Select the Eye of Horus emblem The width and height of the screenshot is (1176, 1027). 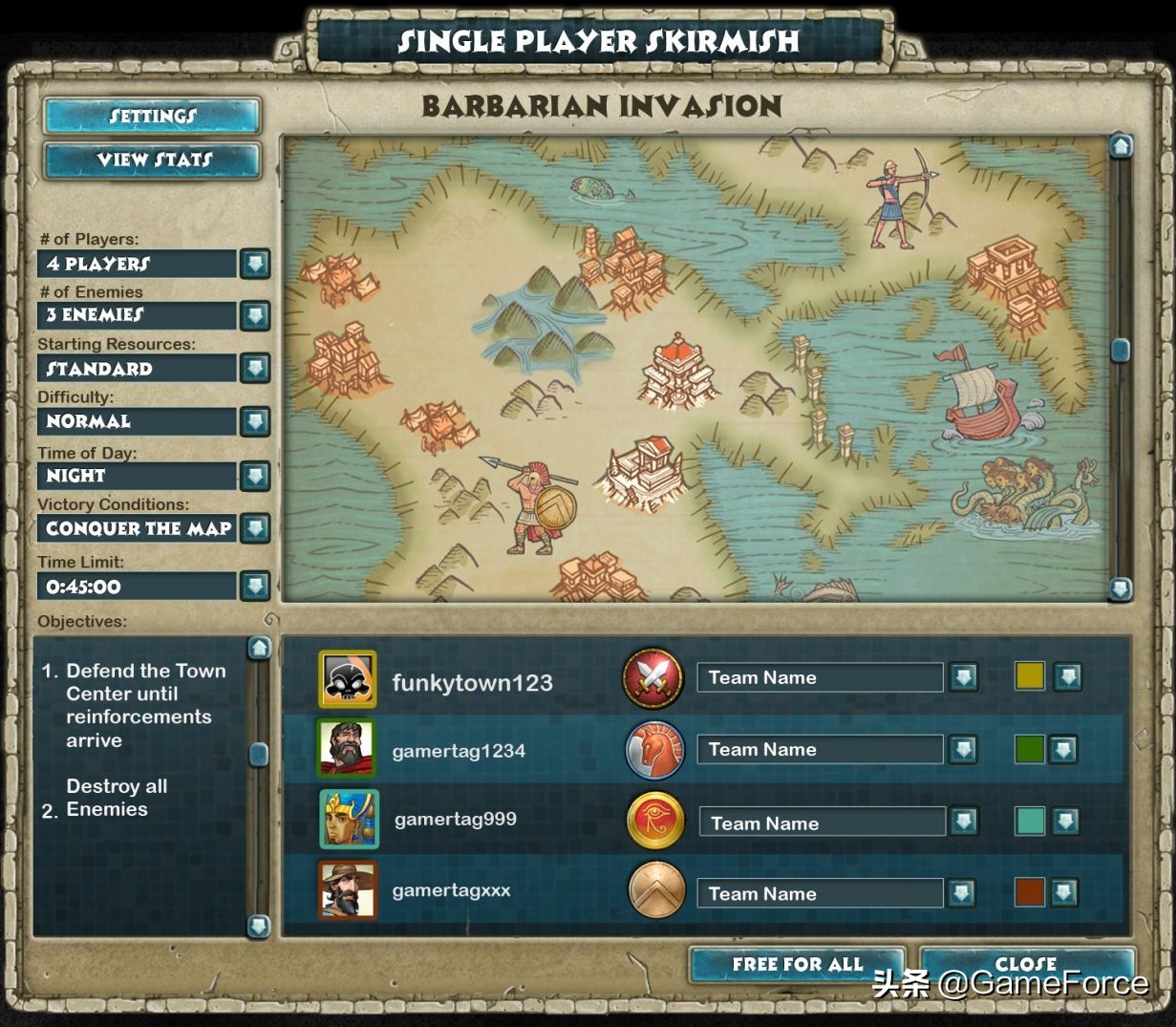(x=656, y=821)
